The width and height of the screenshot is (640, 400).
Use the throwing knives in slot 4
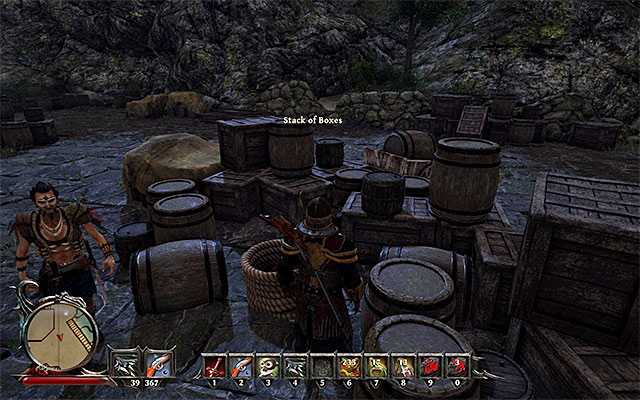pyautogui.click(x=294, y=364)
